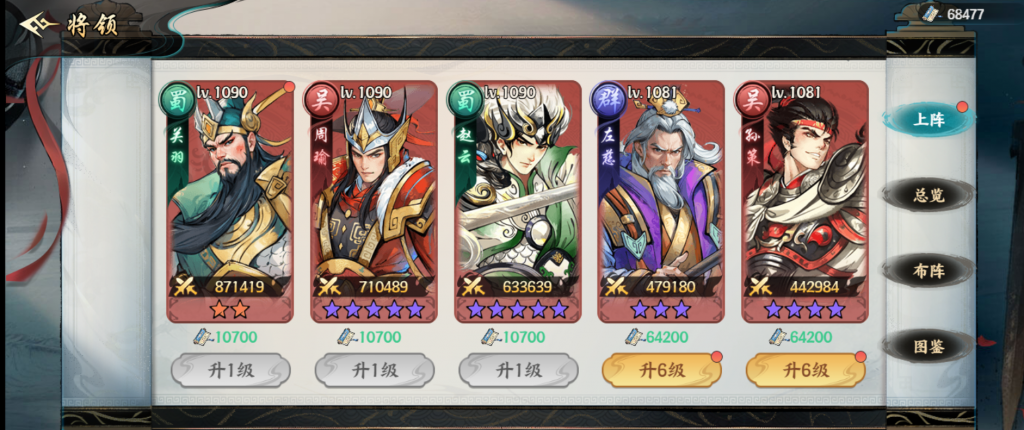View the 图鉴 codex tab
Viewport: 1024px width, 430px height.
[927, 346]
